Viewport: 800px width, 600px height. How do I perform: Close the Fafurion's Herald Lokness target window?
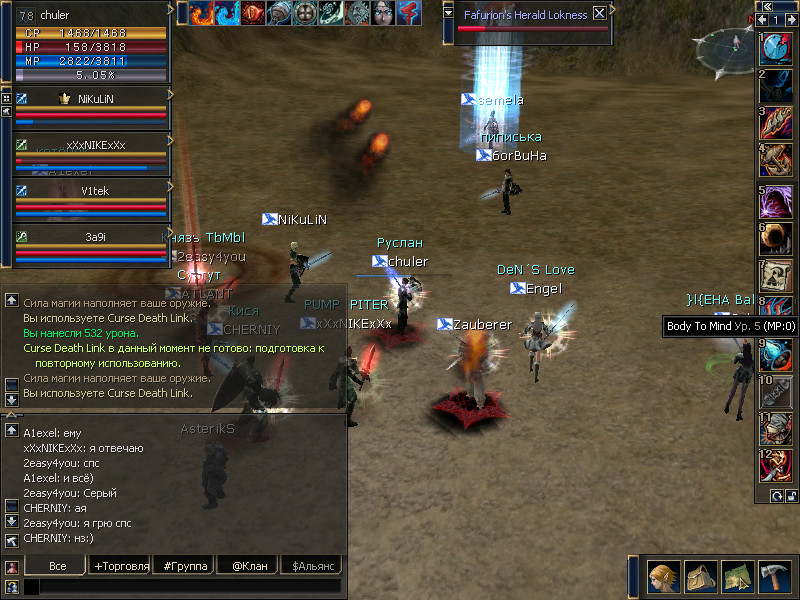tap(599, 14)
